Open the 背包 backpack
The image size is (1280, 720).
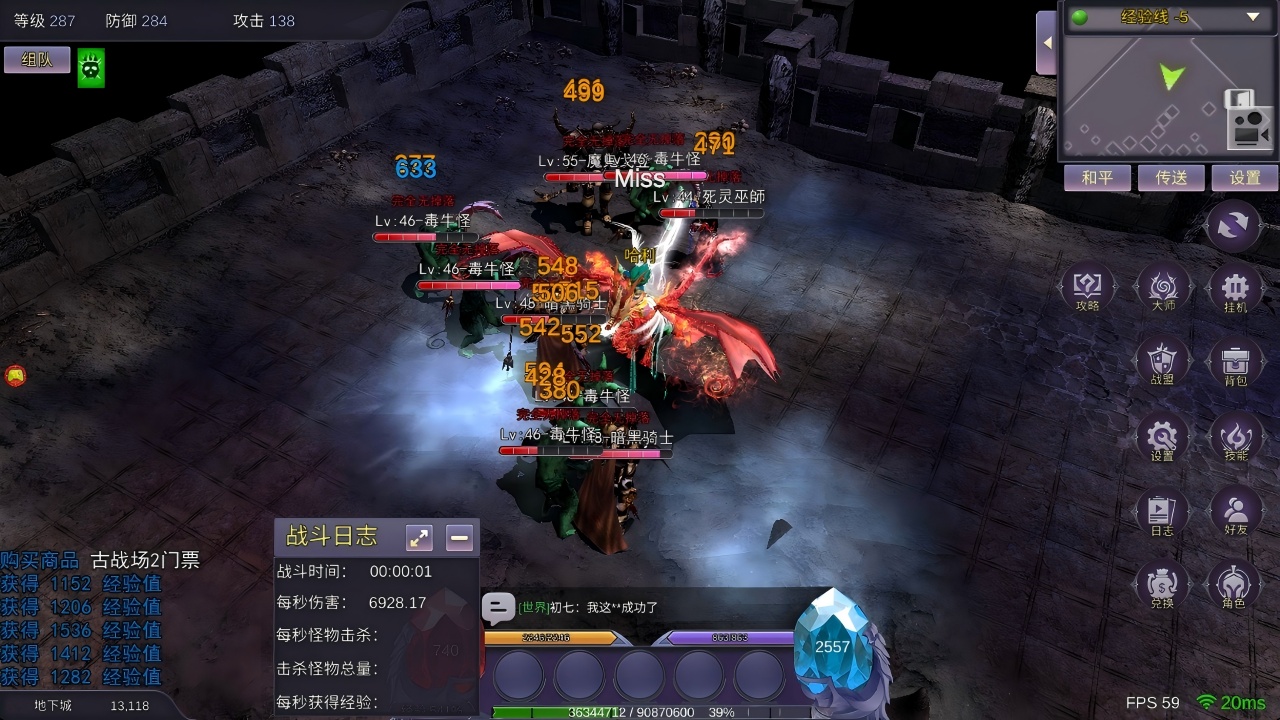1235,362
